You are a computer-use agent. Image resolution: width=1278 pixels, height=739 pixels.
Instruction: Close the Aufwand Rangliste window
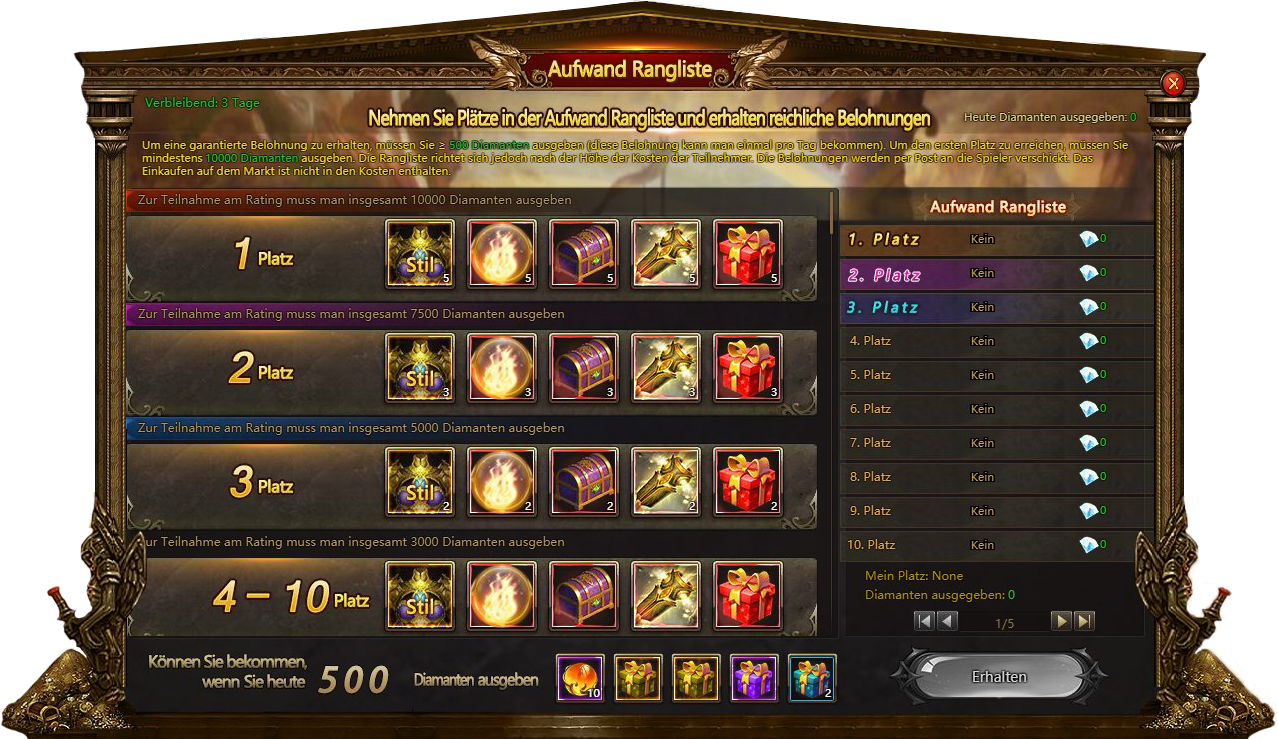pyautogui.click(x=1174, y=84)
